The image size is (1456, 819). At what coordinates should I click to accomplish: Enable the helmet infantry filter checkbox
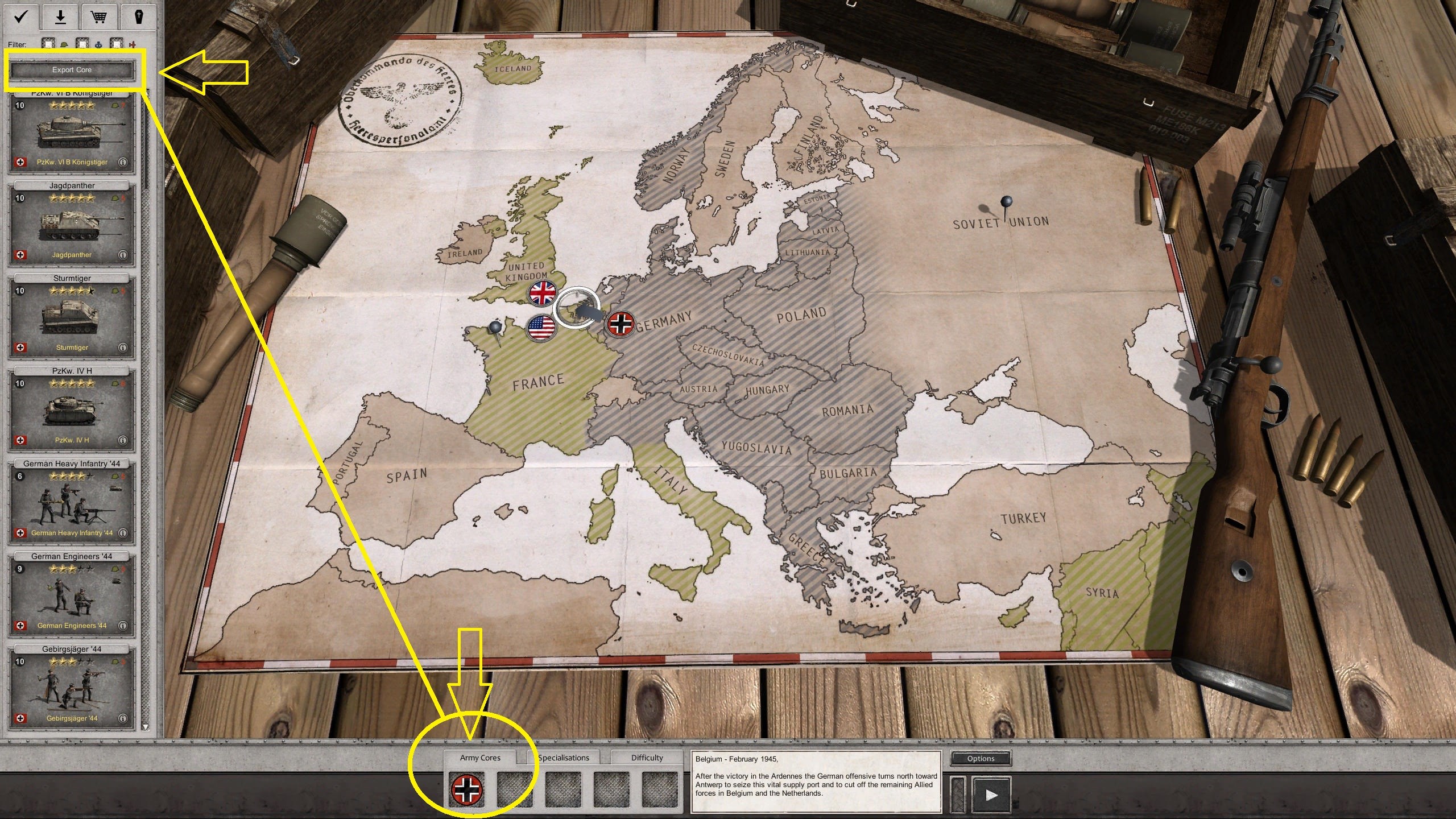[x=48, y=44]
